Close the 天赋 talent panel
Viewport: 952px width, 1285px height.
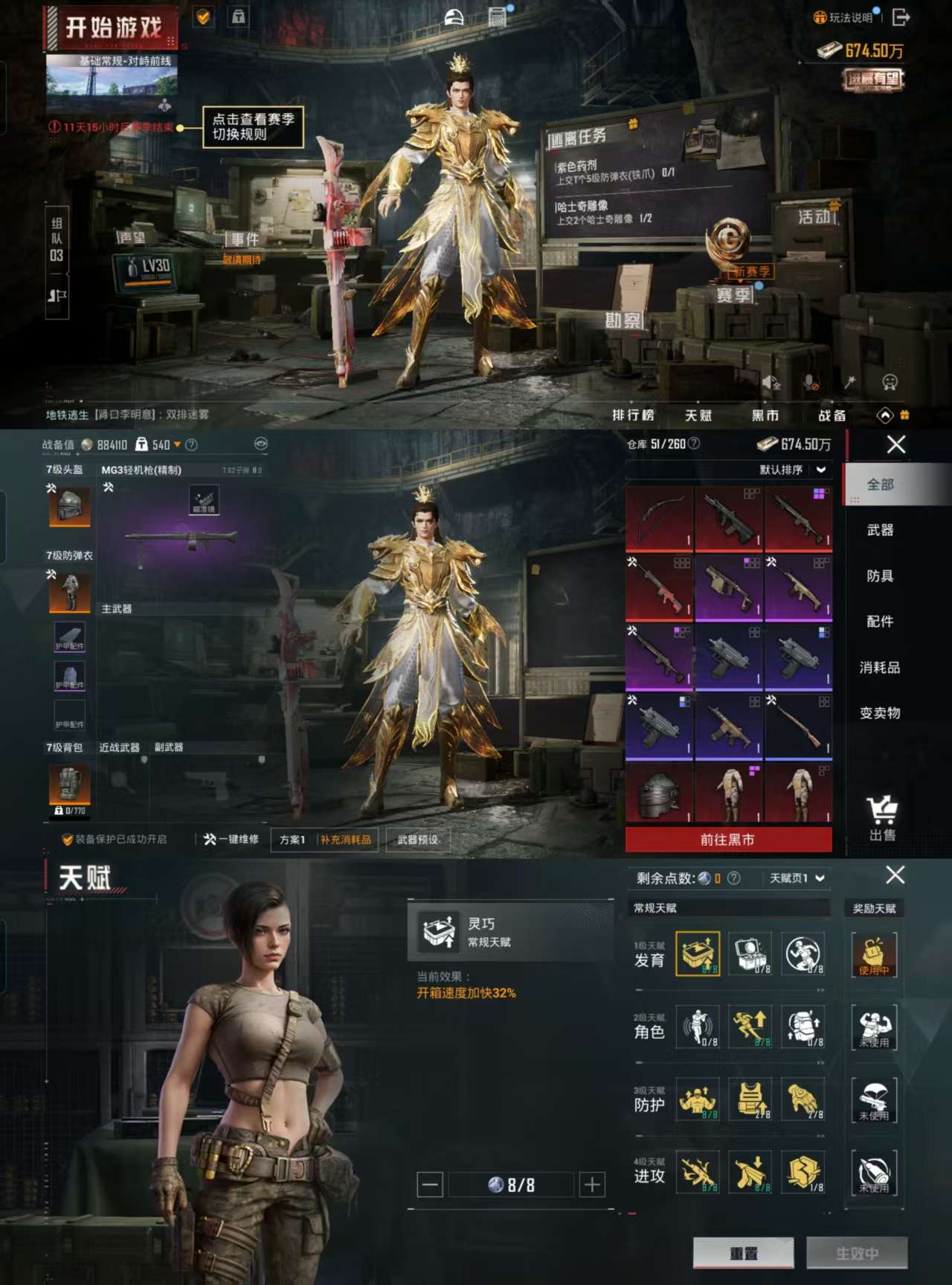point(895,875)
